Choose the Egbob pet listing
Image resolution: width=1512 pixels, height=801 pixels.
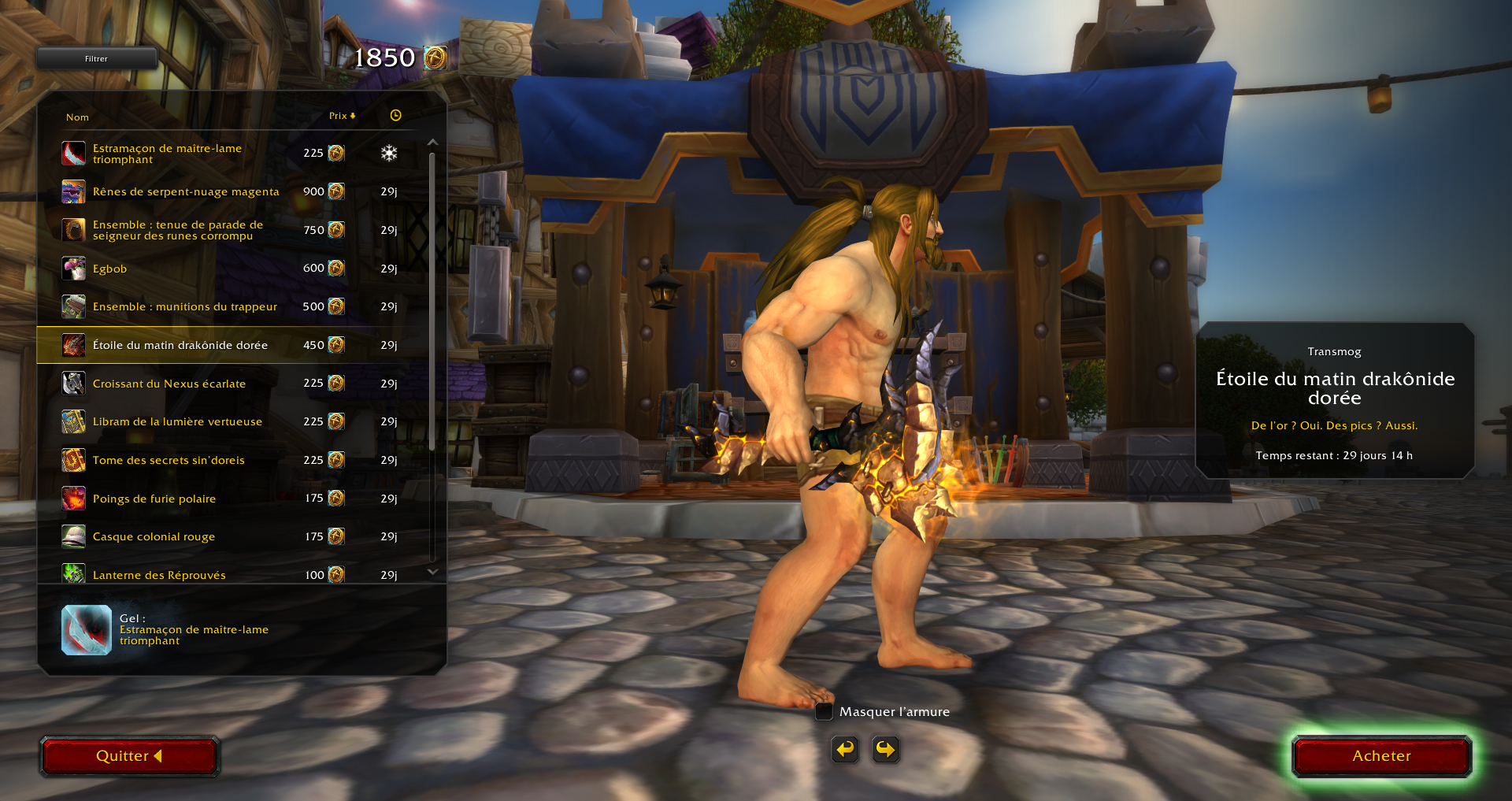[x=109, y=269]
